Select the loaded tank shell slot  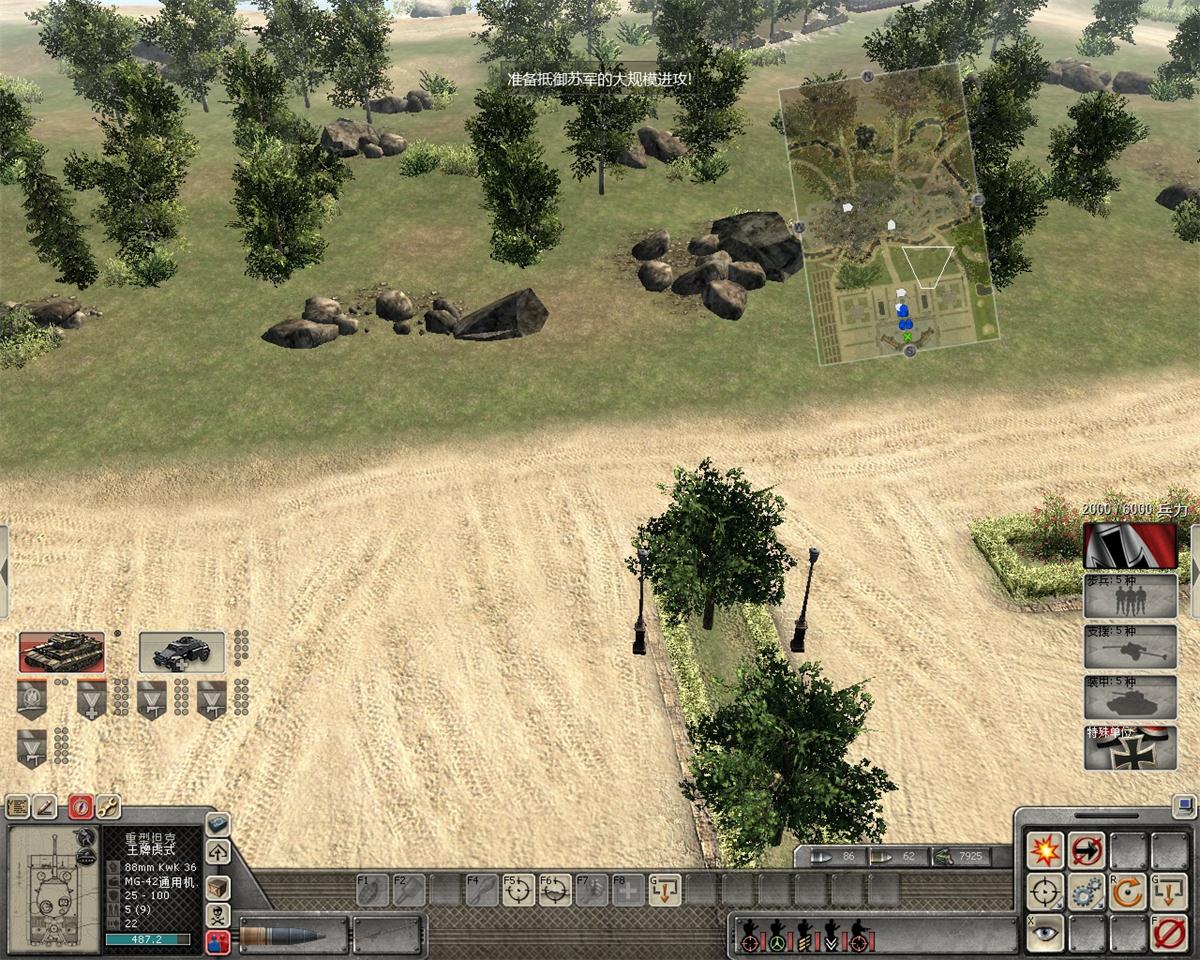click(x=294, y=936)
